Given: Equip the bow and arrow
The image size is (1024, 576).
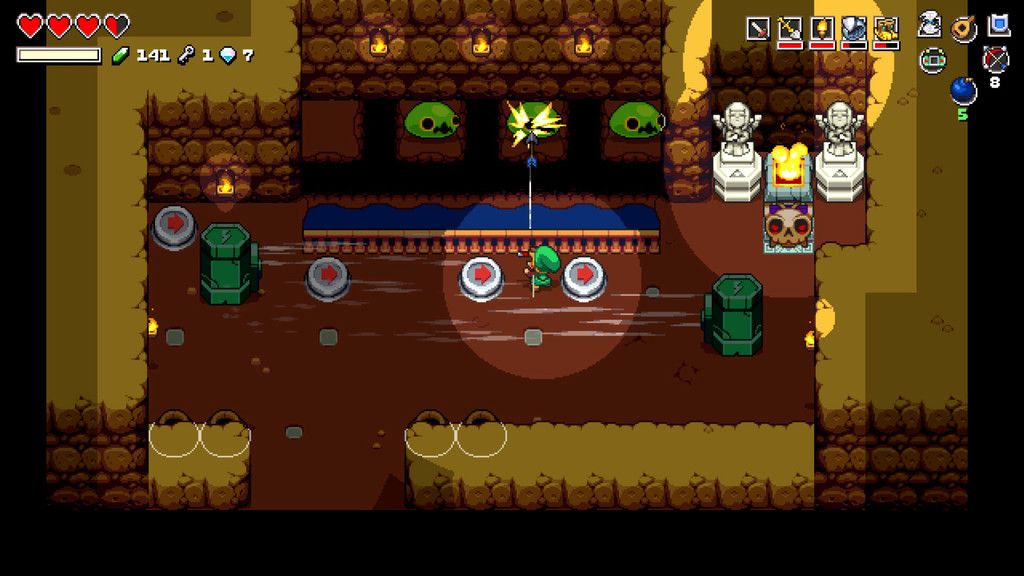Looking at the screenshot, I should click(x=996, y=60).
